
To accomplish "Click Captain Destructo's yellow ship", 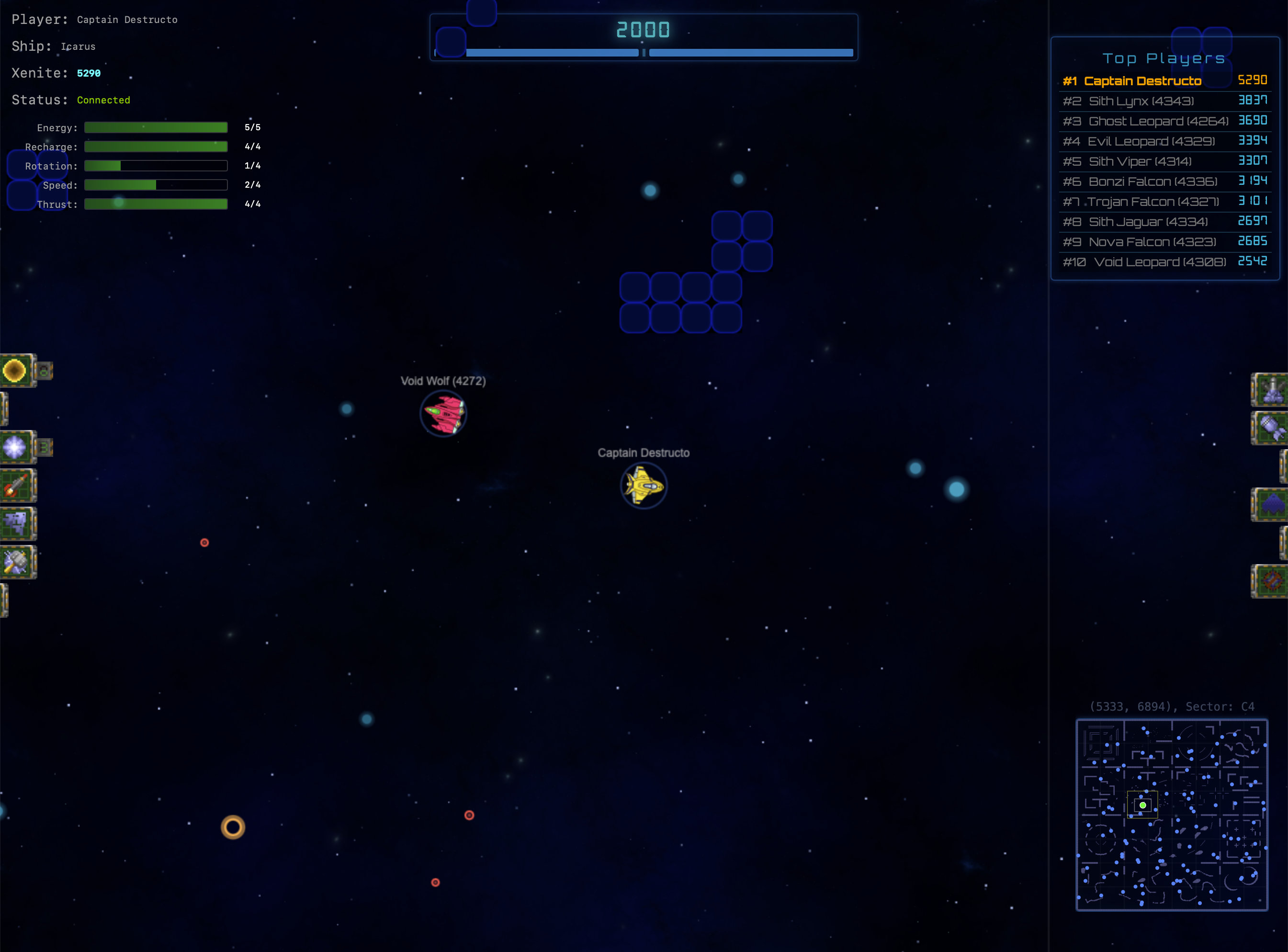I will (644, 486).
